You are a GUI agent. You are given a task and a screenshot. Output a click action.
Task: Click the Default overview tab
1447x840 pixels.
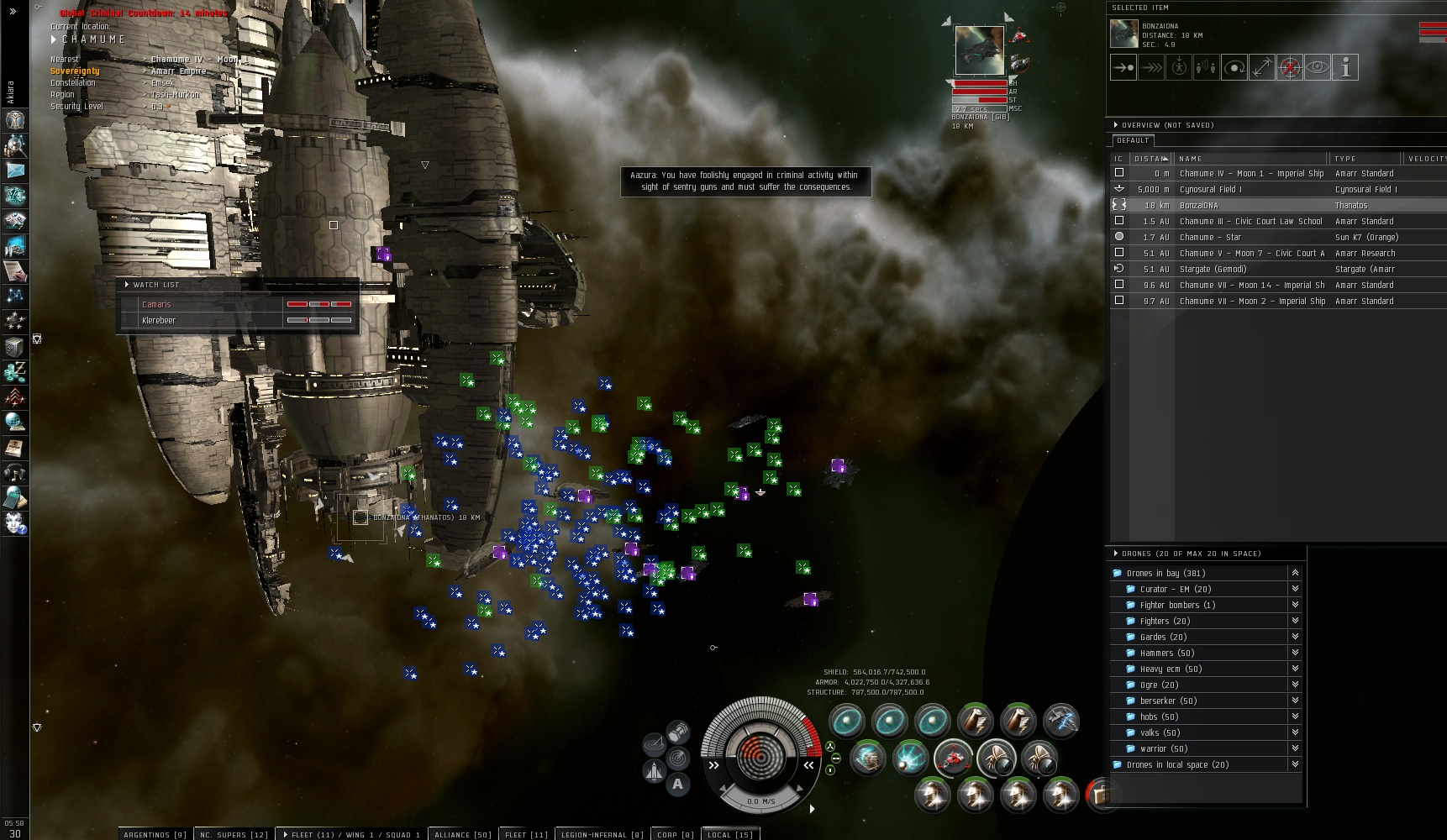(1132, 140)
